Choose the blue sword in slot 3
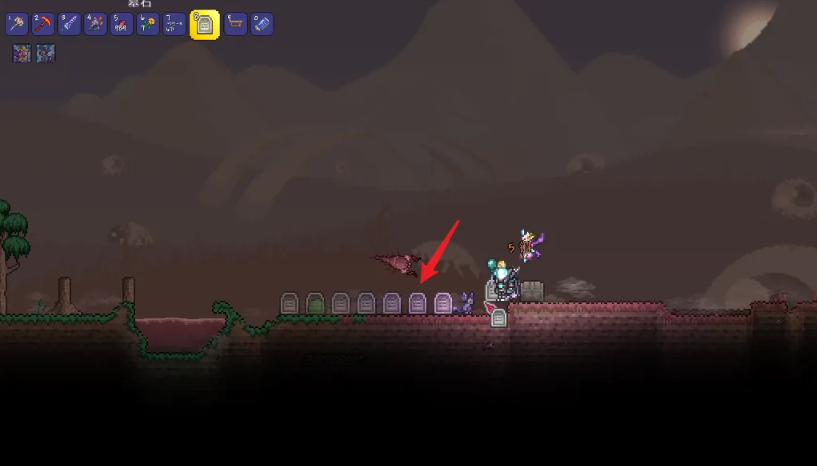This screenshot has width=817, height=466. (69, 25)
